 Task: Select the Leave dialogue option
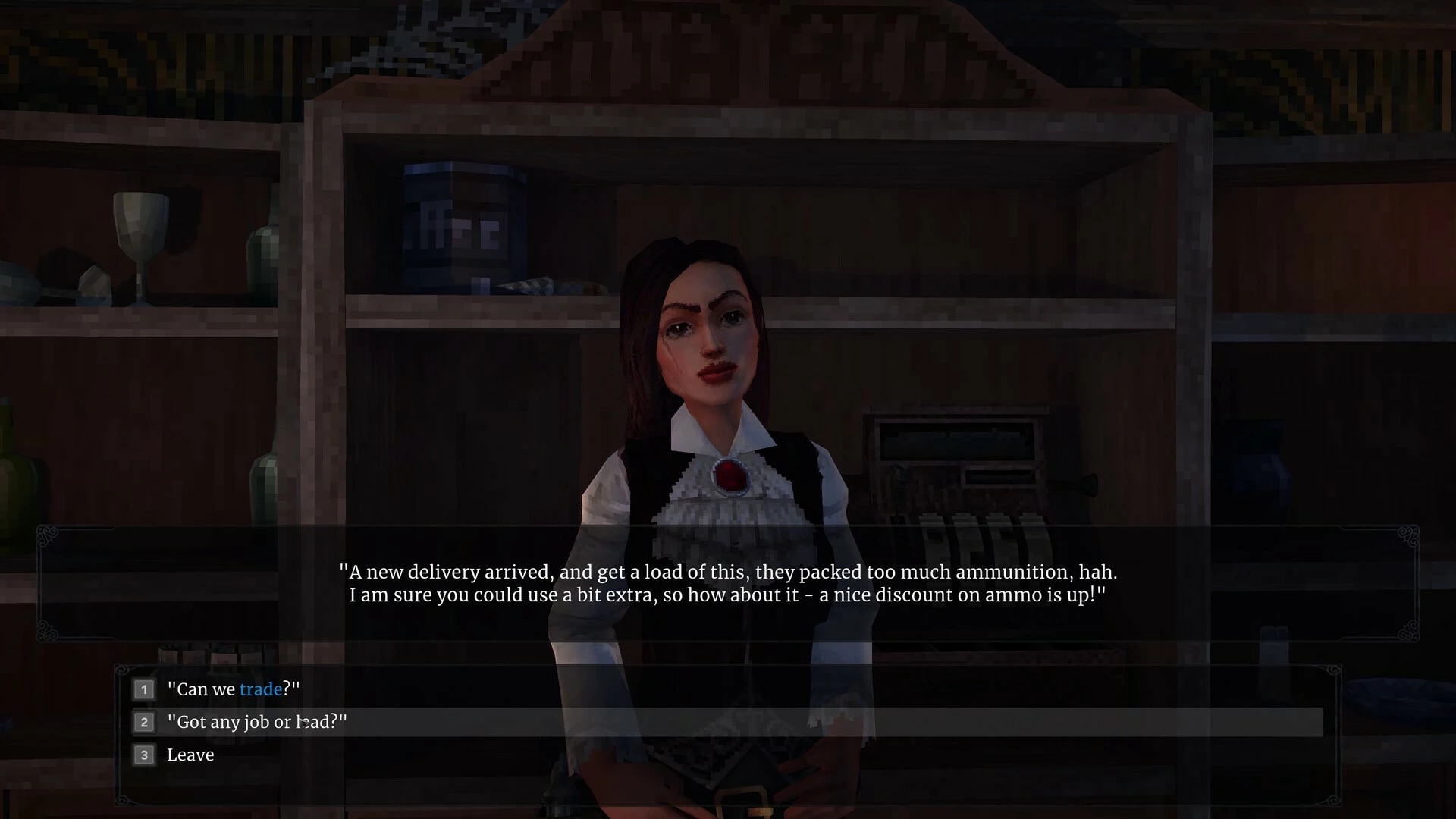190,755
